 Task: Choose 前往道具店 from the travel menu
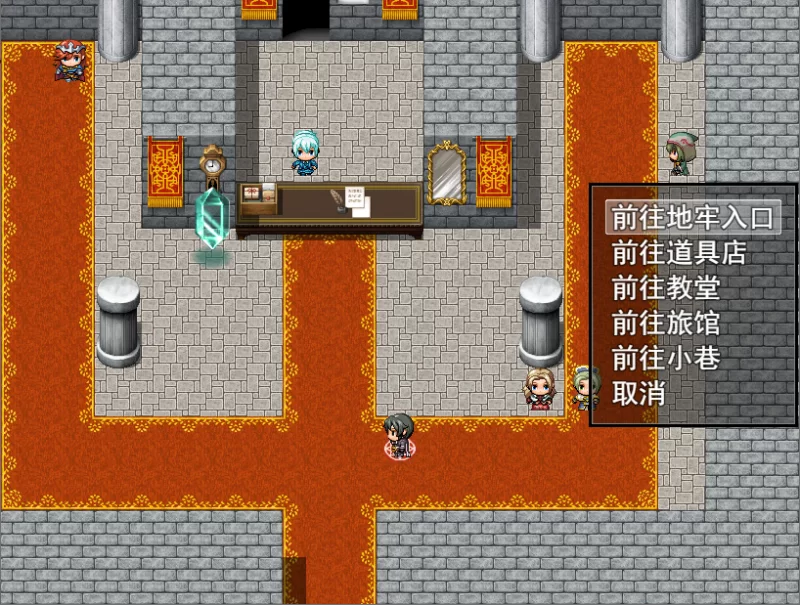[679, 253]
